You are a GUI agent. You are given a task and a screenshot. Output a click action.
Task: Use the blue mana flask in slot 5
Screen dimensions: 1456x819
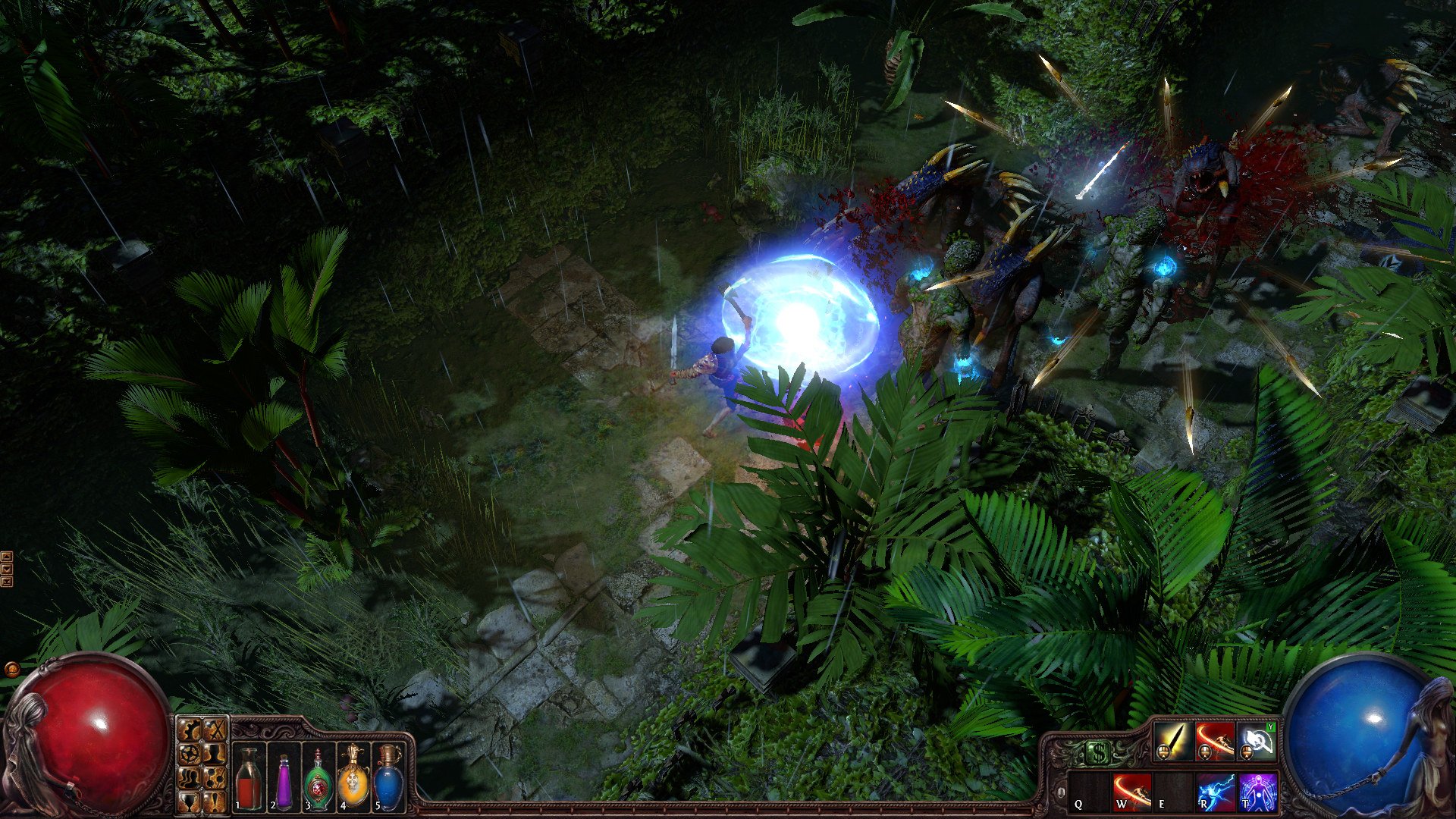[x=388, y=777]
